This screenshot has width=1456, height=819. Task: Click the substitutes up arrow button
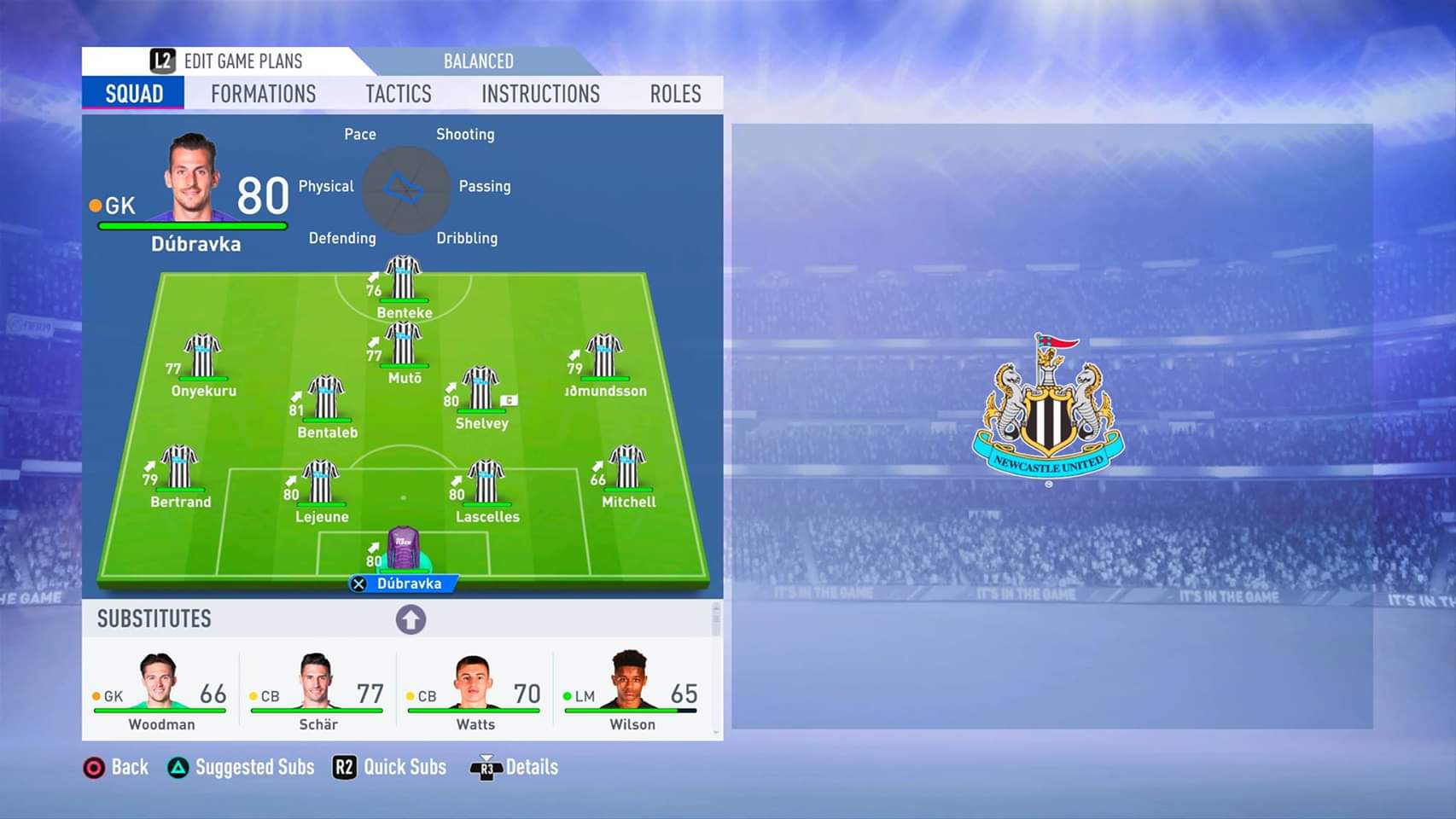(411, 619)
